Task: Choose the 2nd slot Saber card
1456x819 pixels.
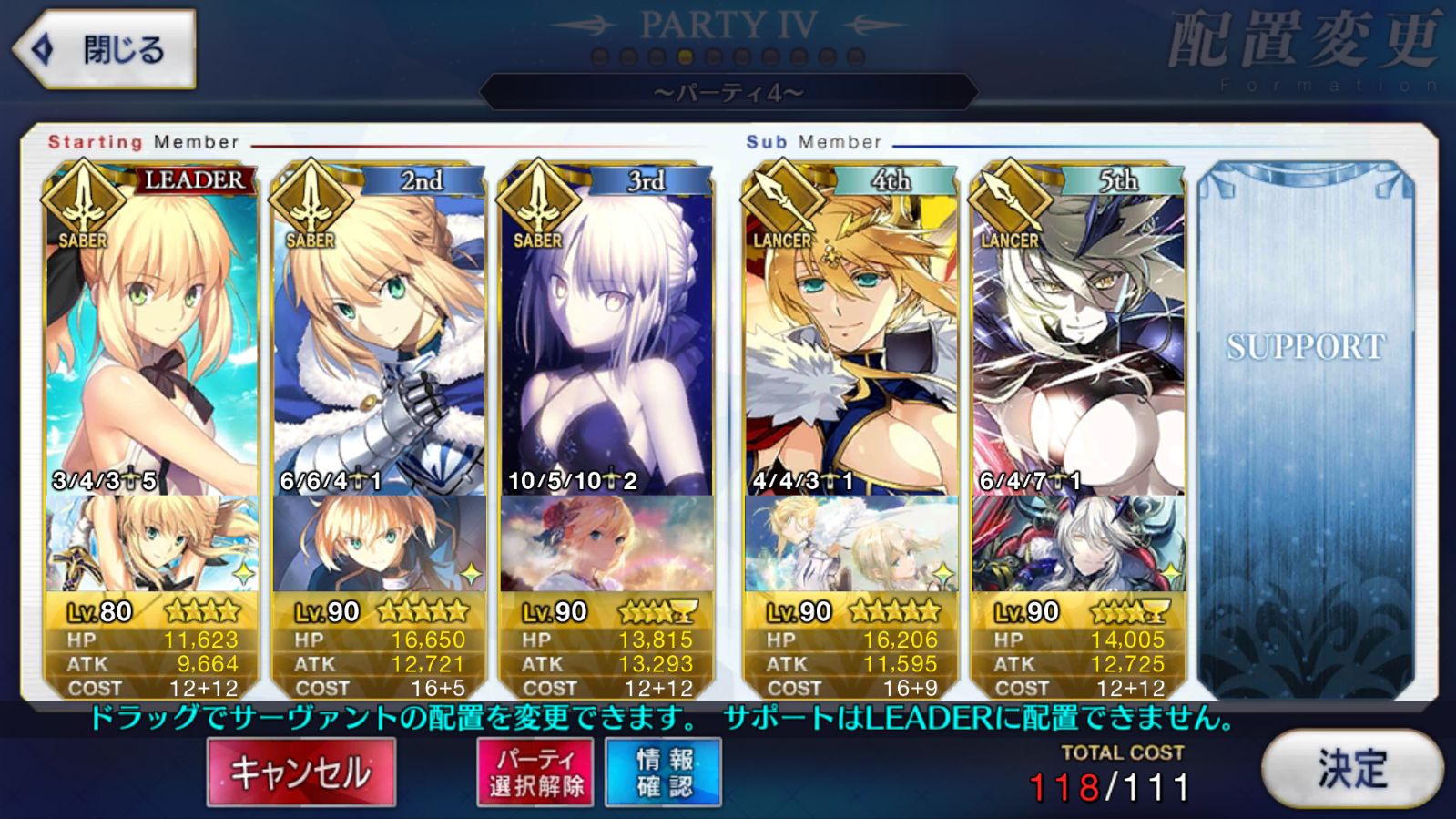Action: [x=379, y=346]
